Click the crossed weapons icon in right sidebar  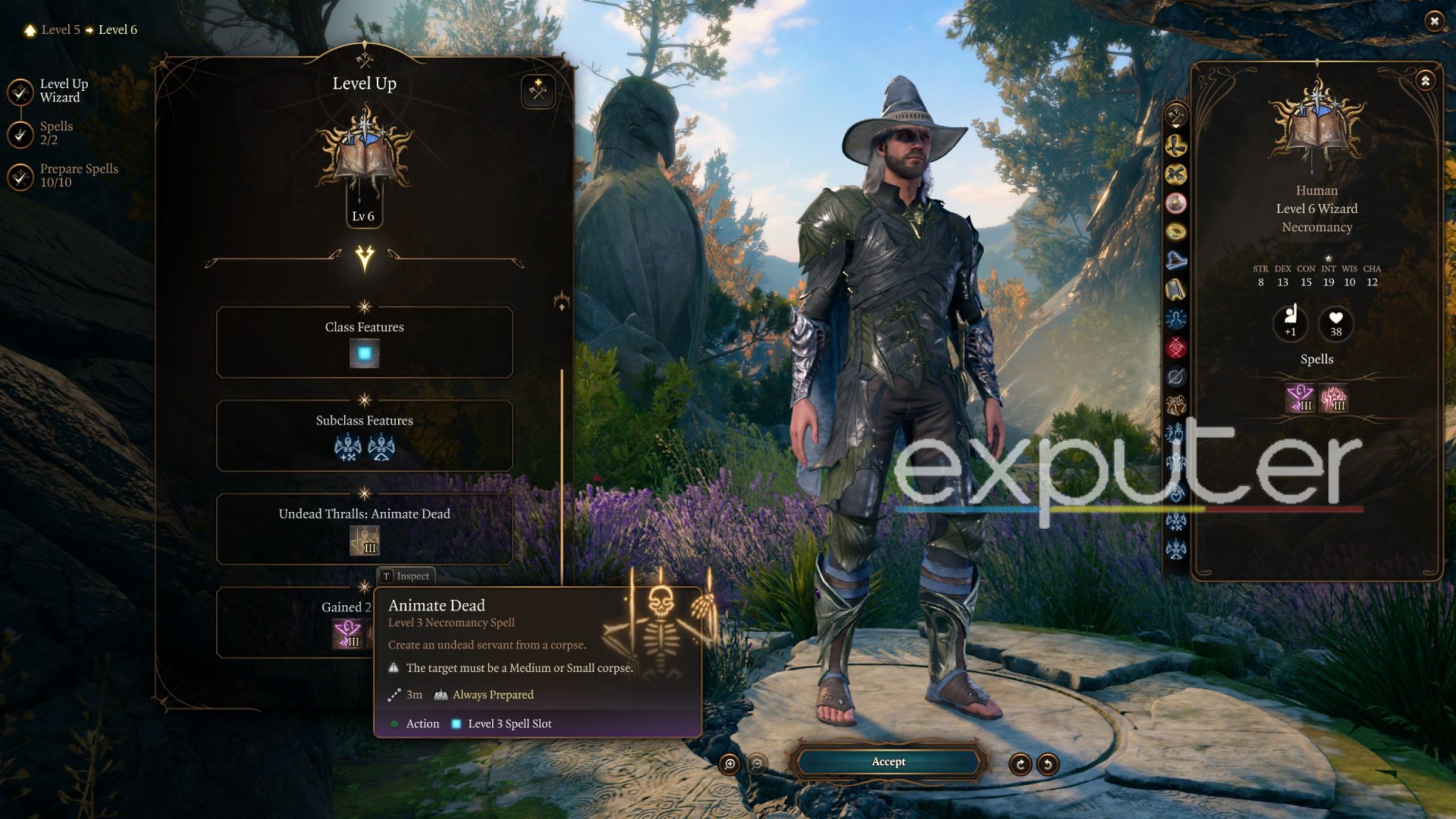click(1174, 173)
